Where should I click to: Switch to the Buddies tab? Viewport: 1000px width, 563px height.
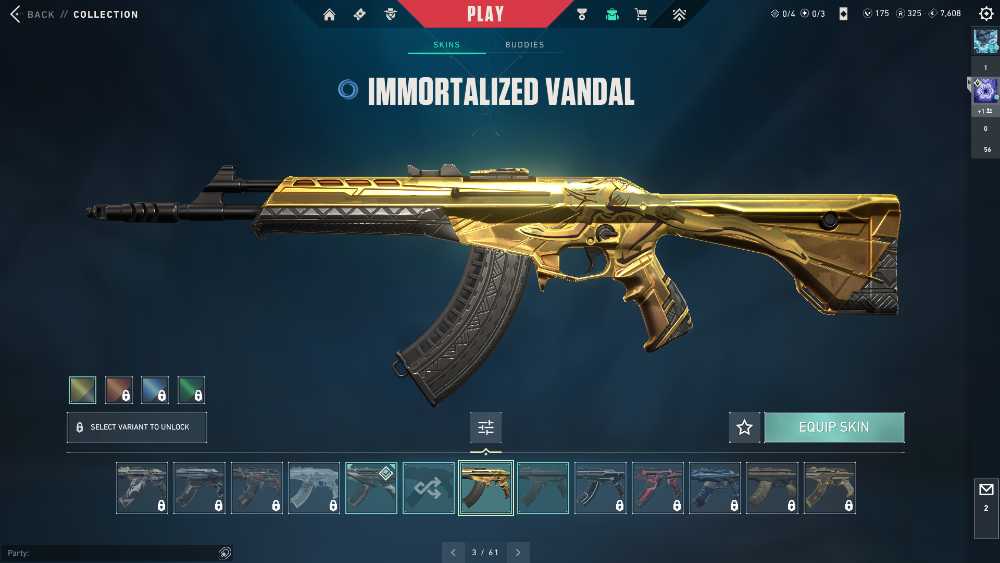pos(524,45)
